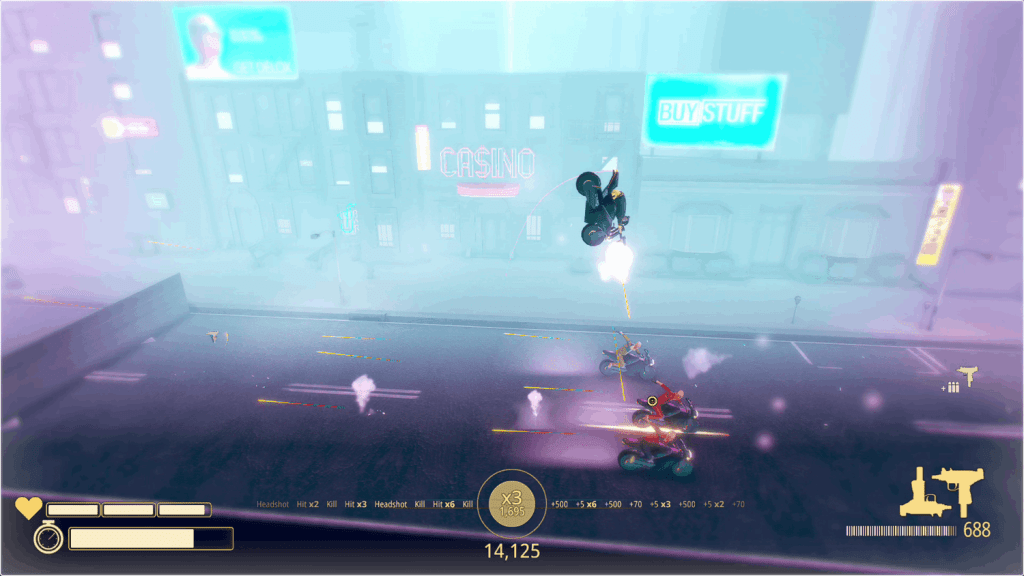This screenshot has width=1024, height=576.
Task: Click the stopwatch focus icon
Action: pos(47,538)
